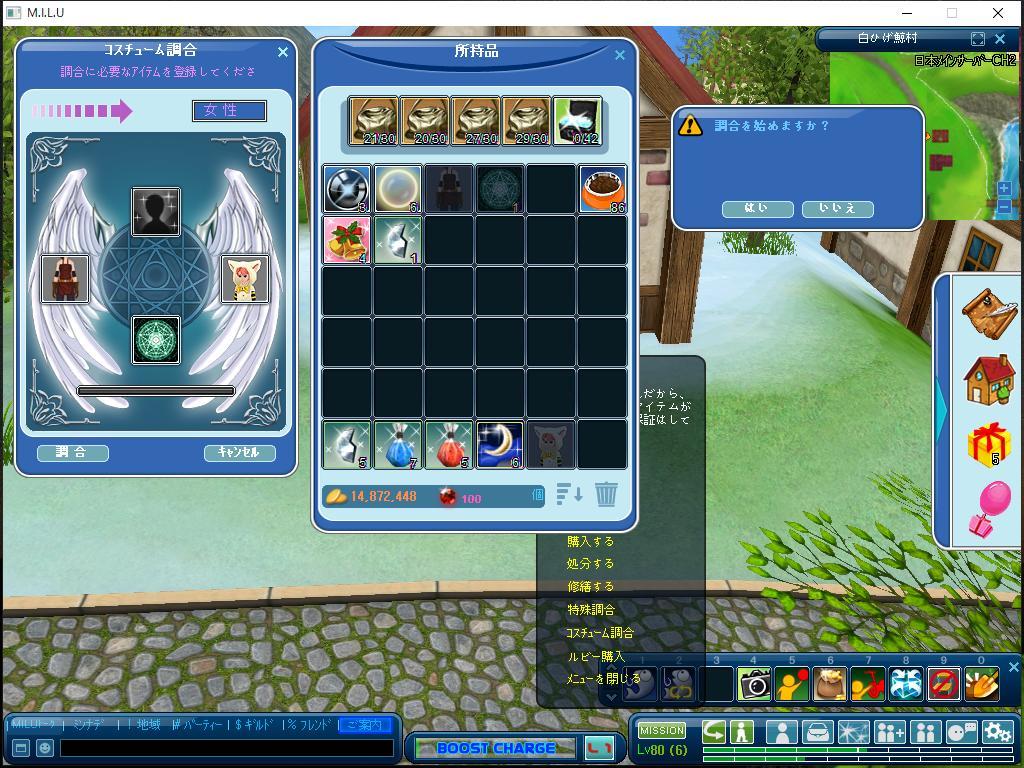Select the pet food bowl item
The height and width of the screenshot is (768, 1024).
602,189
